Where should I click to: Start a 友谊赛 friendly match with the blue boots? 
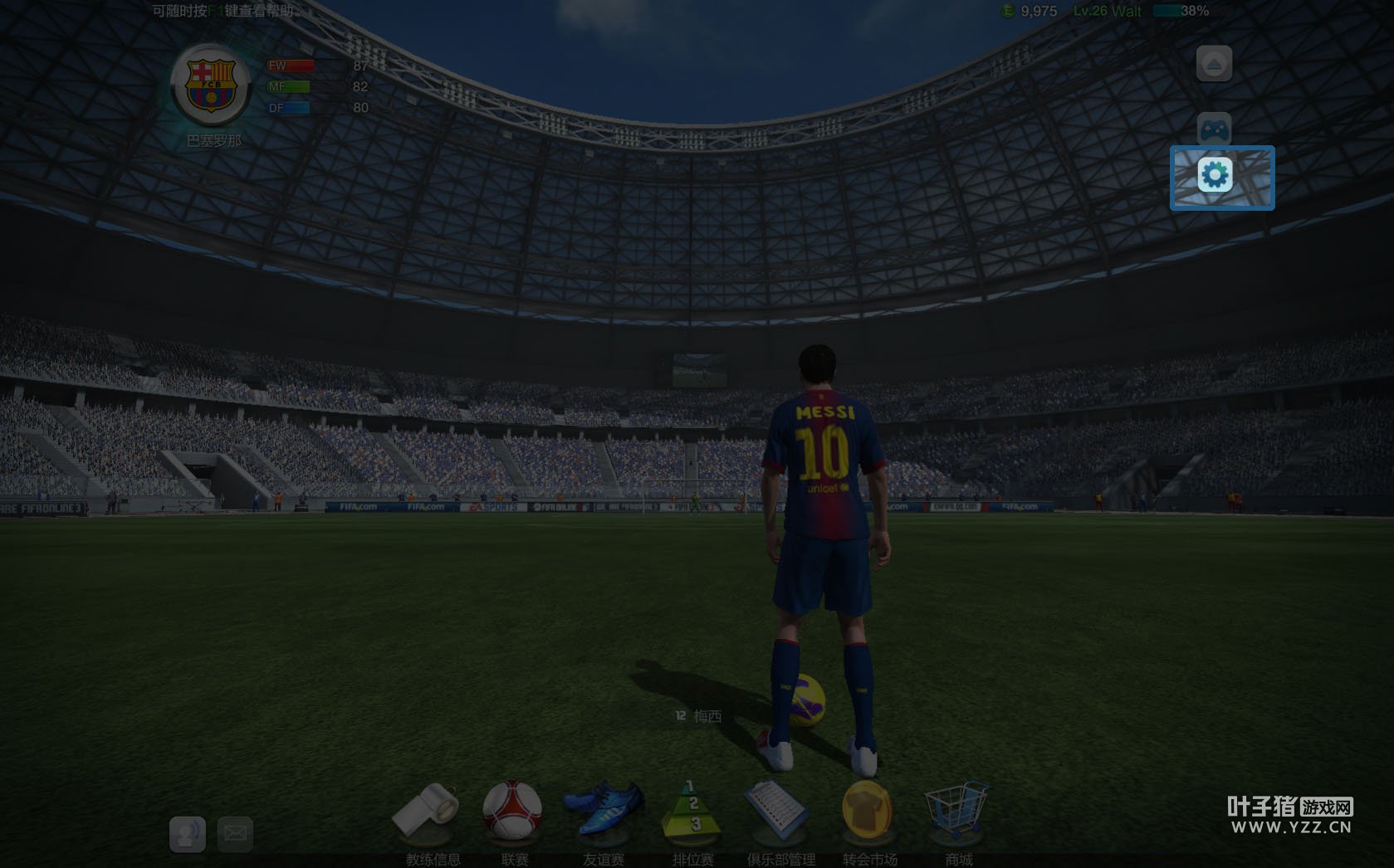pyautogui.click(x=604, y=809)
